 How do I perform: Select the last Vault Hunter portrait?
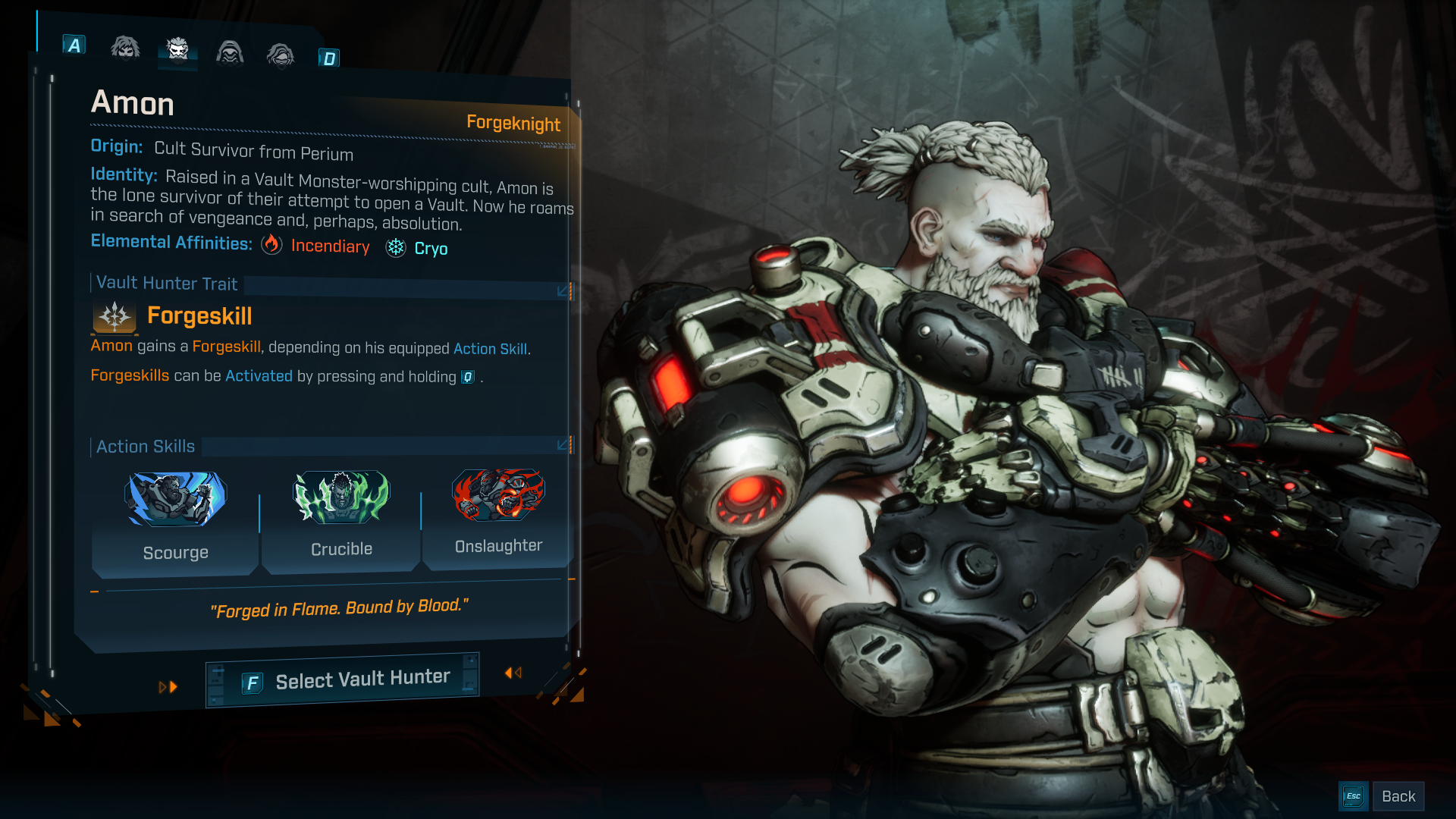[x=281, y=54]
